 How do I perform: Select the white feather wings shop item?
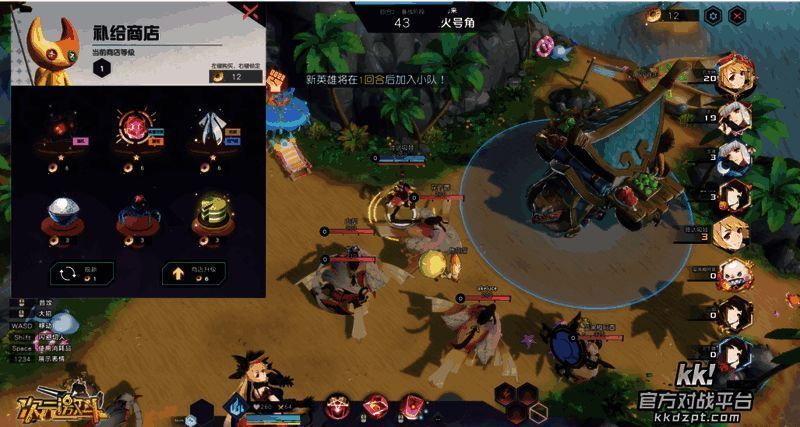(210, 127)
